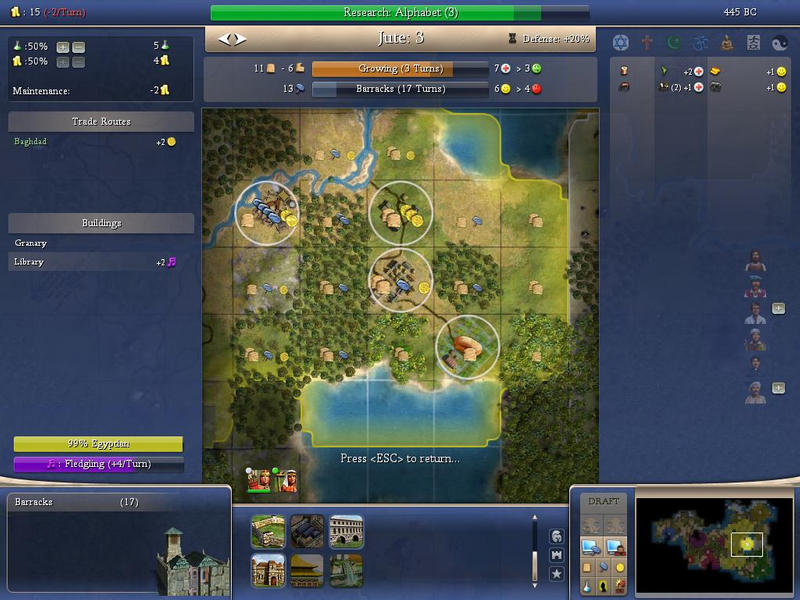
Task: Emphasize commerce with the gold coin icon
Action: [x=621, y=566]
